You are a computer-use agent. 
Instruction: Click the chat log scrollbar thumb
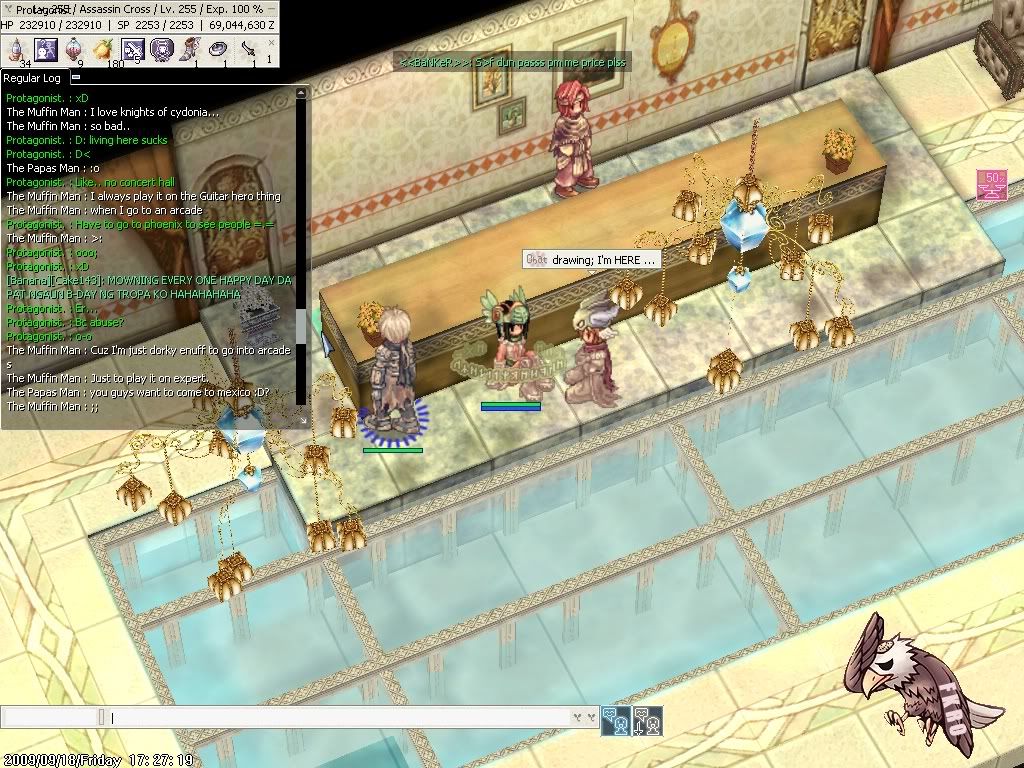300,325
